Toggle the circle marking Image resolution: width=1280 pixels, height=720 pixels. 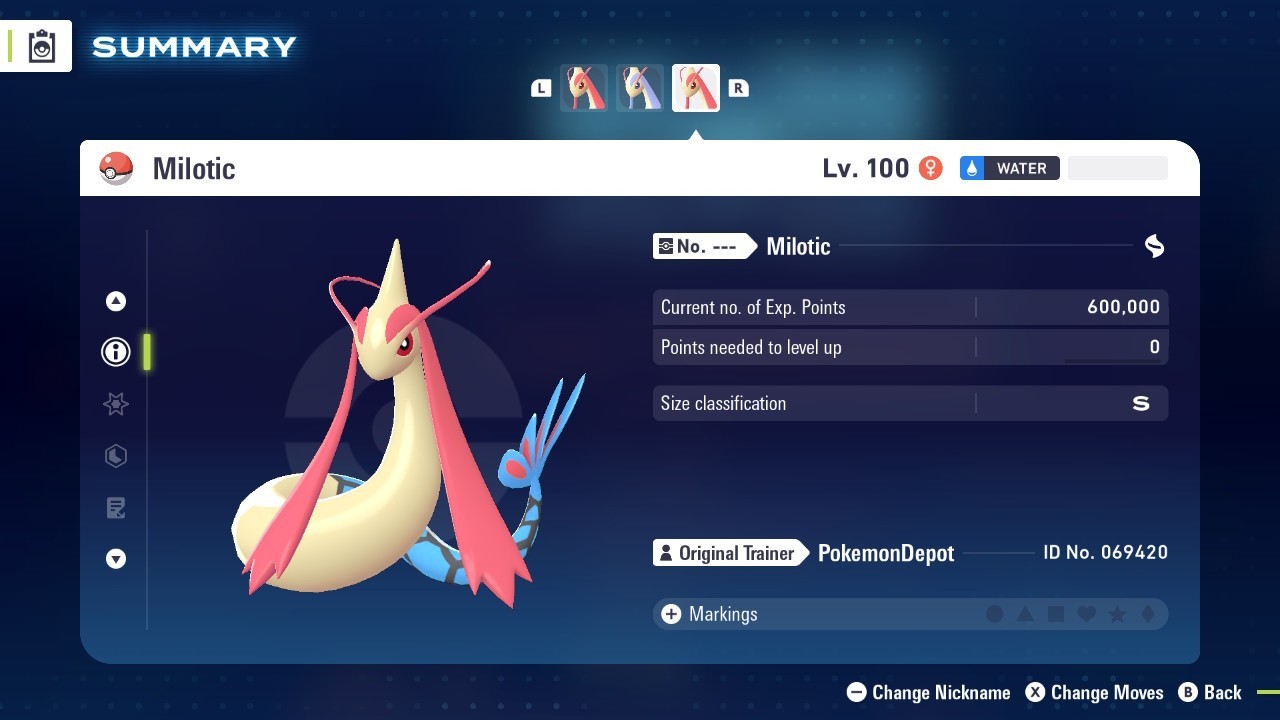pos(995,614)
